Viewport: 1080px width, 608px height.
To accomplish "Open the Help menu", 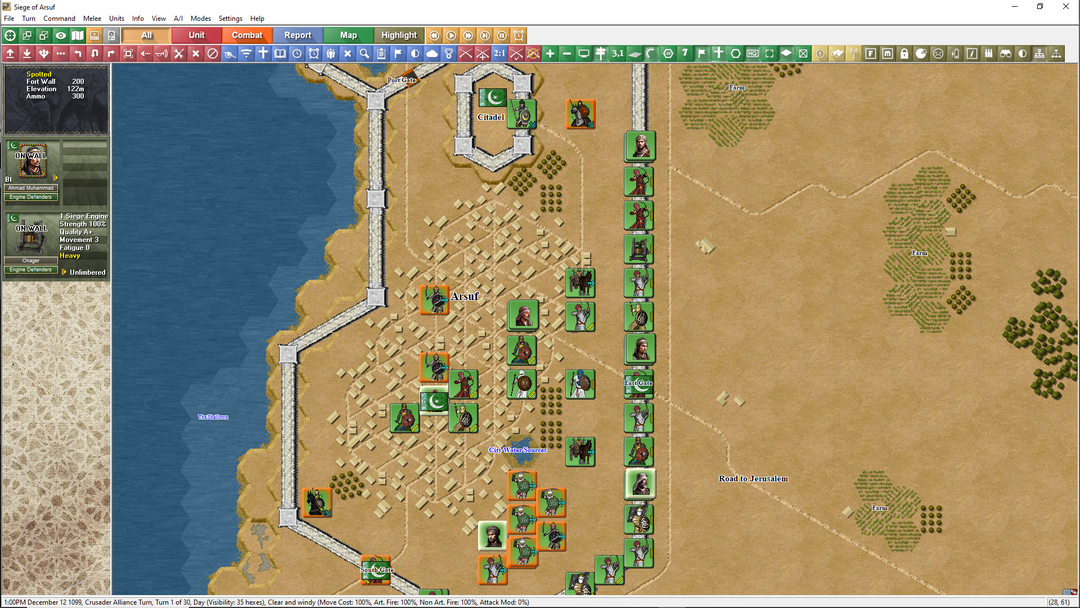I will [257, 19].
